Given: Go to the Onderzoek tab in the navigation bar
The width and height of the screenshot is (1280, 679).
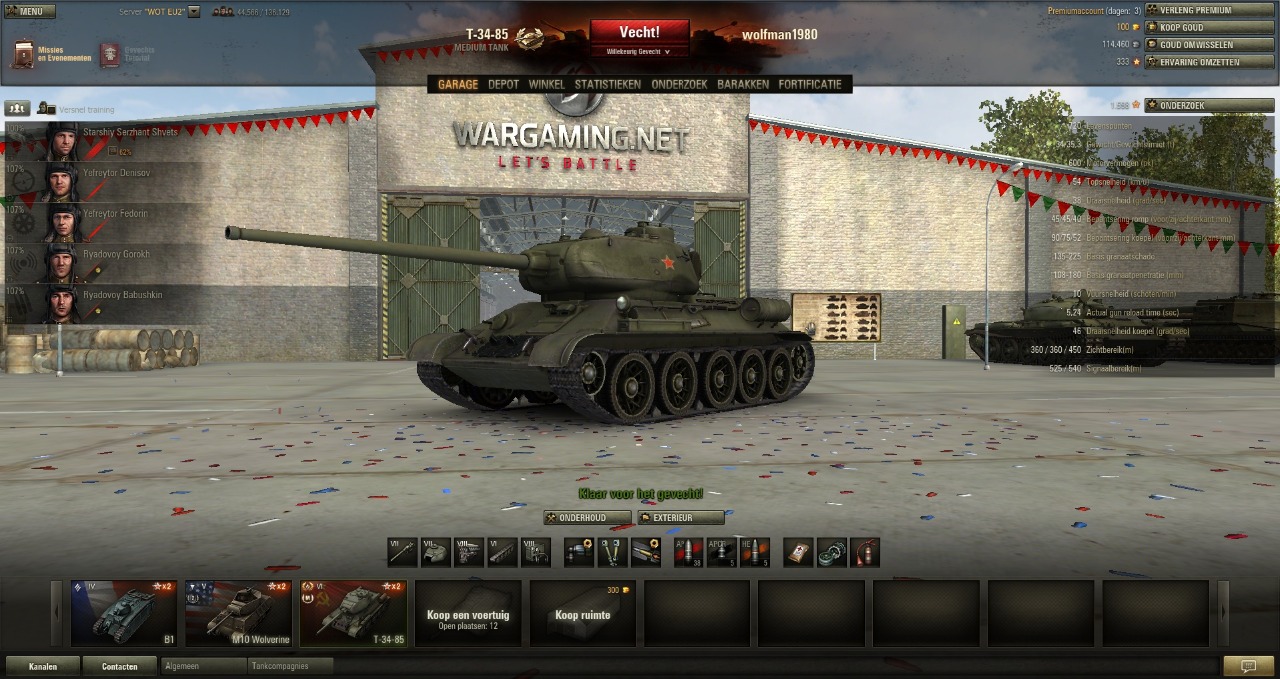Looking at the screenshot, I should [679, 85].
